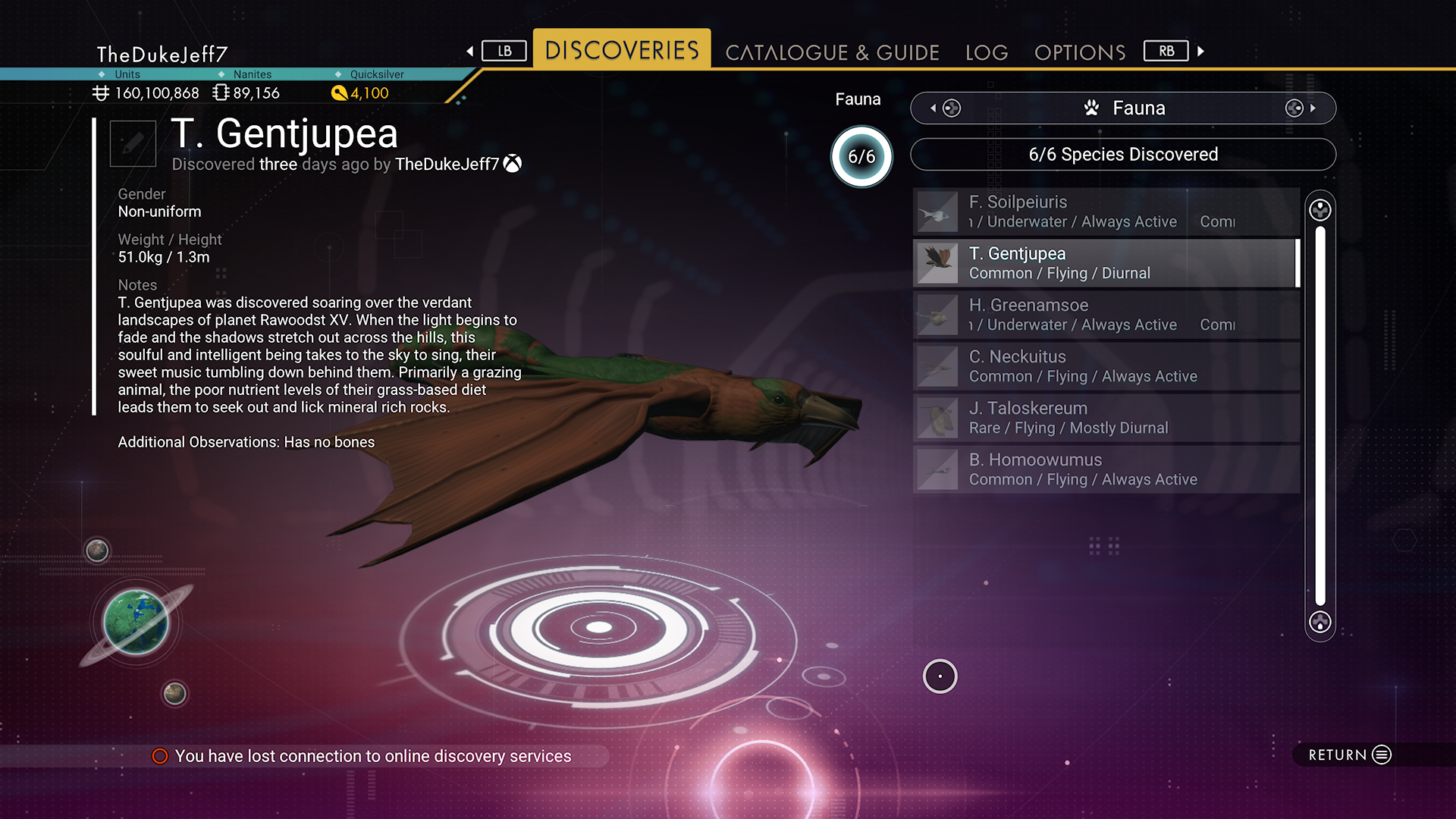Open the Log tab
The width and height of the screenshot is (1456, 819).
pos(987,52)
